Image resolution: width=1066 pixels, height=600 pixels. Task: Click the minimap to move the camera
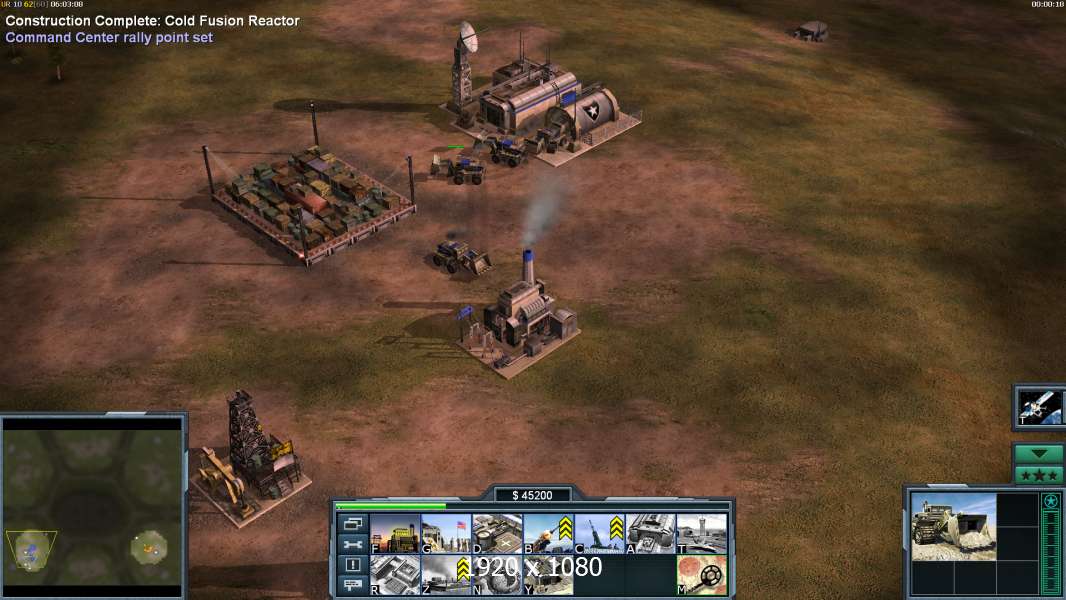[92, 506]
